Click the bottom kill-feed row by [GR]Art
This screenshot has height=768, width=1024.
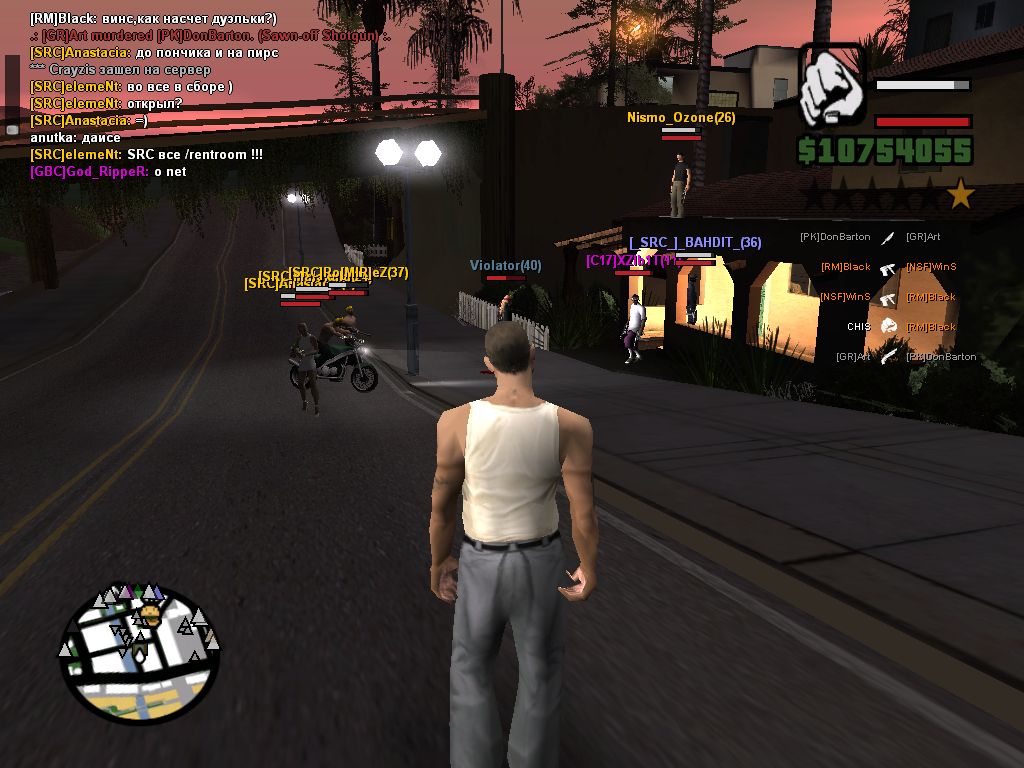click(887, 357)
